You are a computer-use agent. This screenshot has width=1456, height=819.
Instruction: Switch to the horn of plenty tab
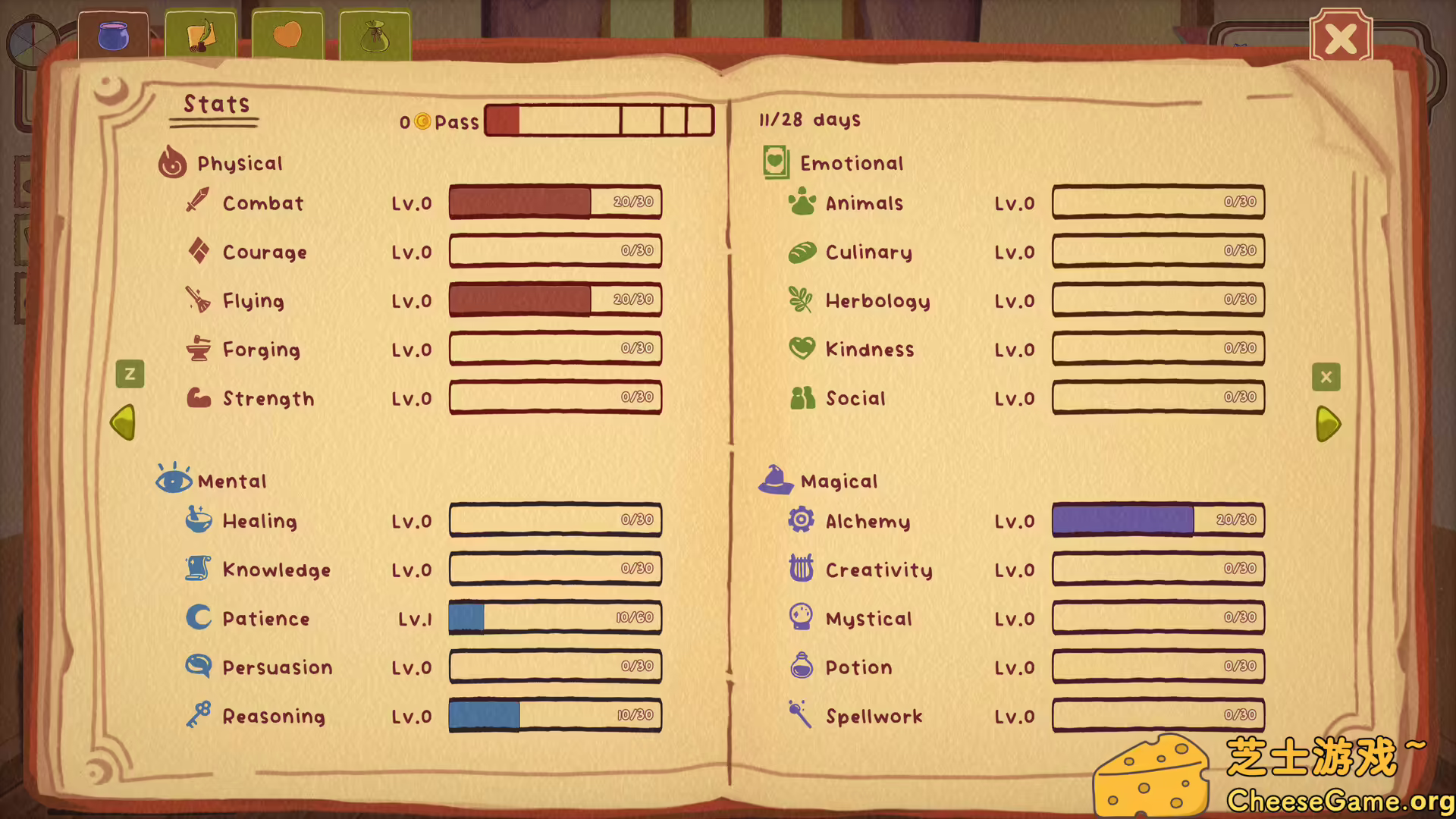pyautogui.click(x=200, y=34)
